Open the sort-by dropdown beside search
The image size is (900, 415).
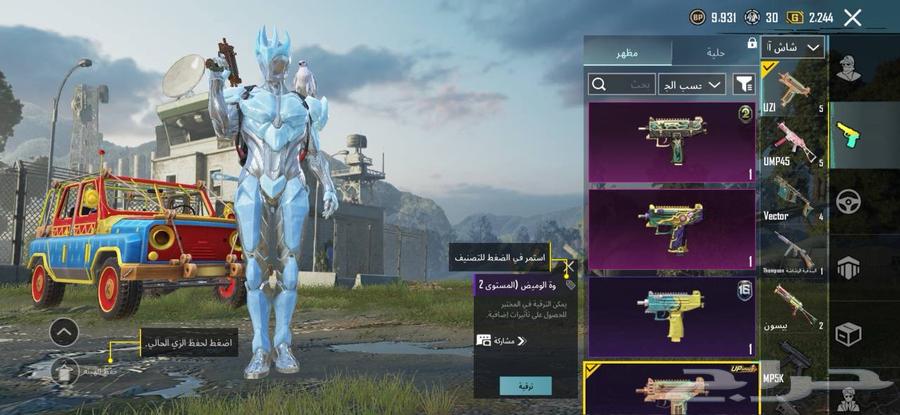click(x=692, y=85)
